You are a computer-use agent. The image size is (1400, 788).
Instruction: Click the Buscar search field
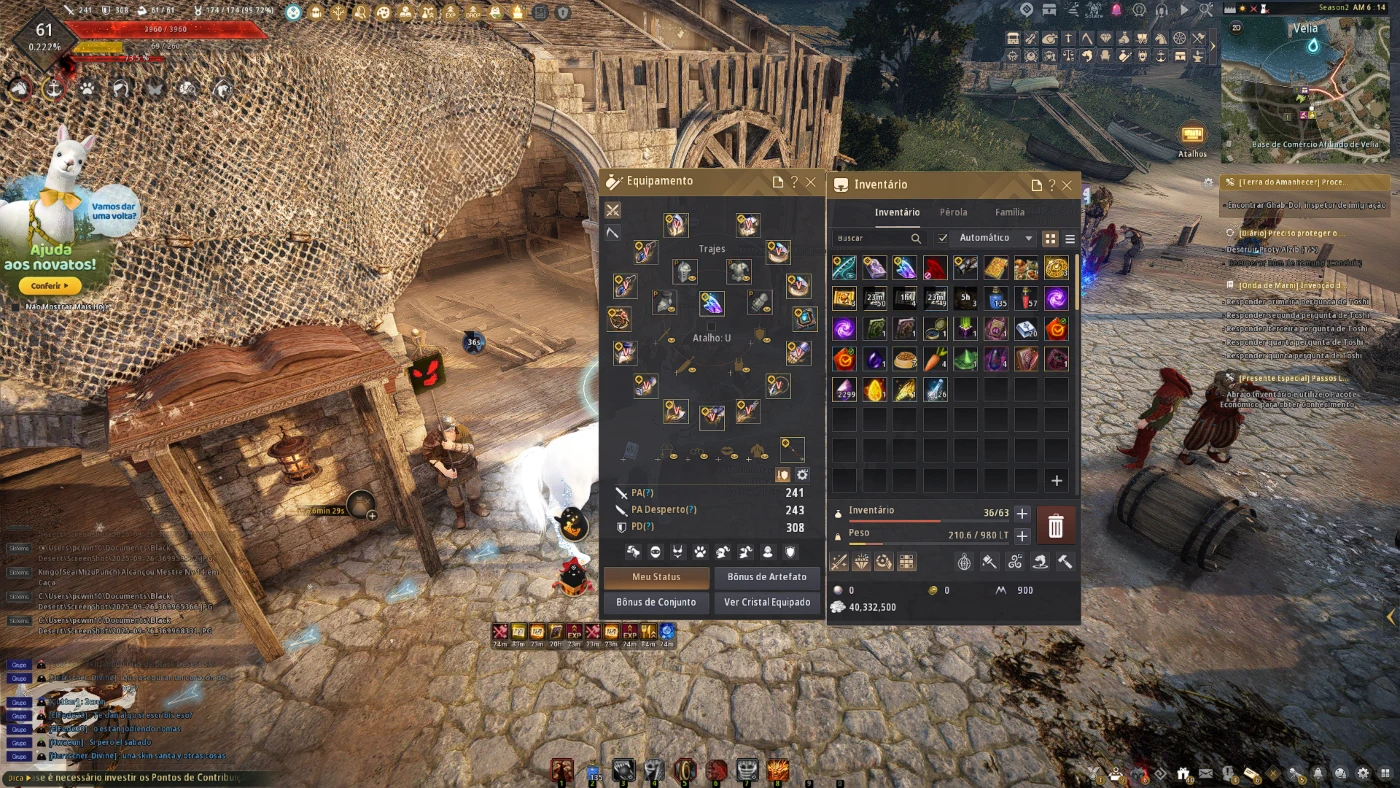(872, 239)
